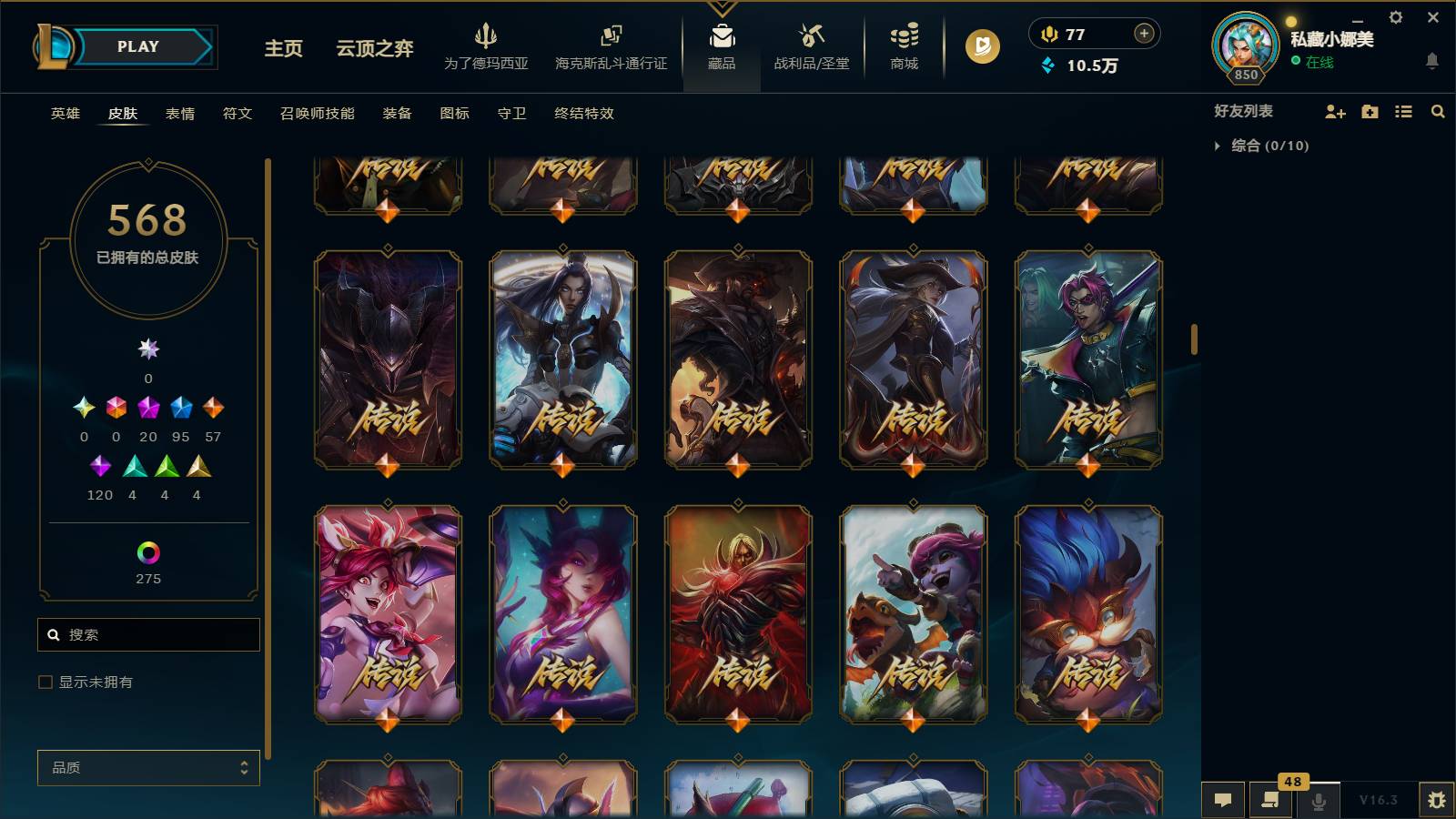Open the 商城 store icon

click(902, 43)
